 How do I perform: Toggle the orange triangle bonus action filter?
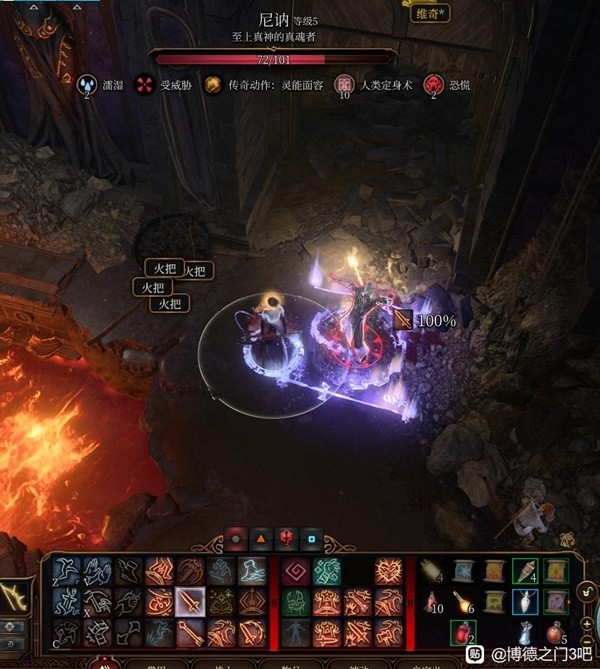click(260, 539)
